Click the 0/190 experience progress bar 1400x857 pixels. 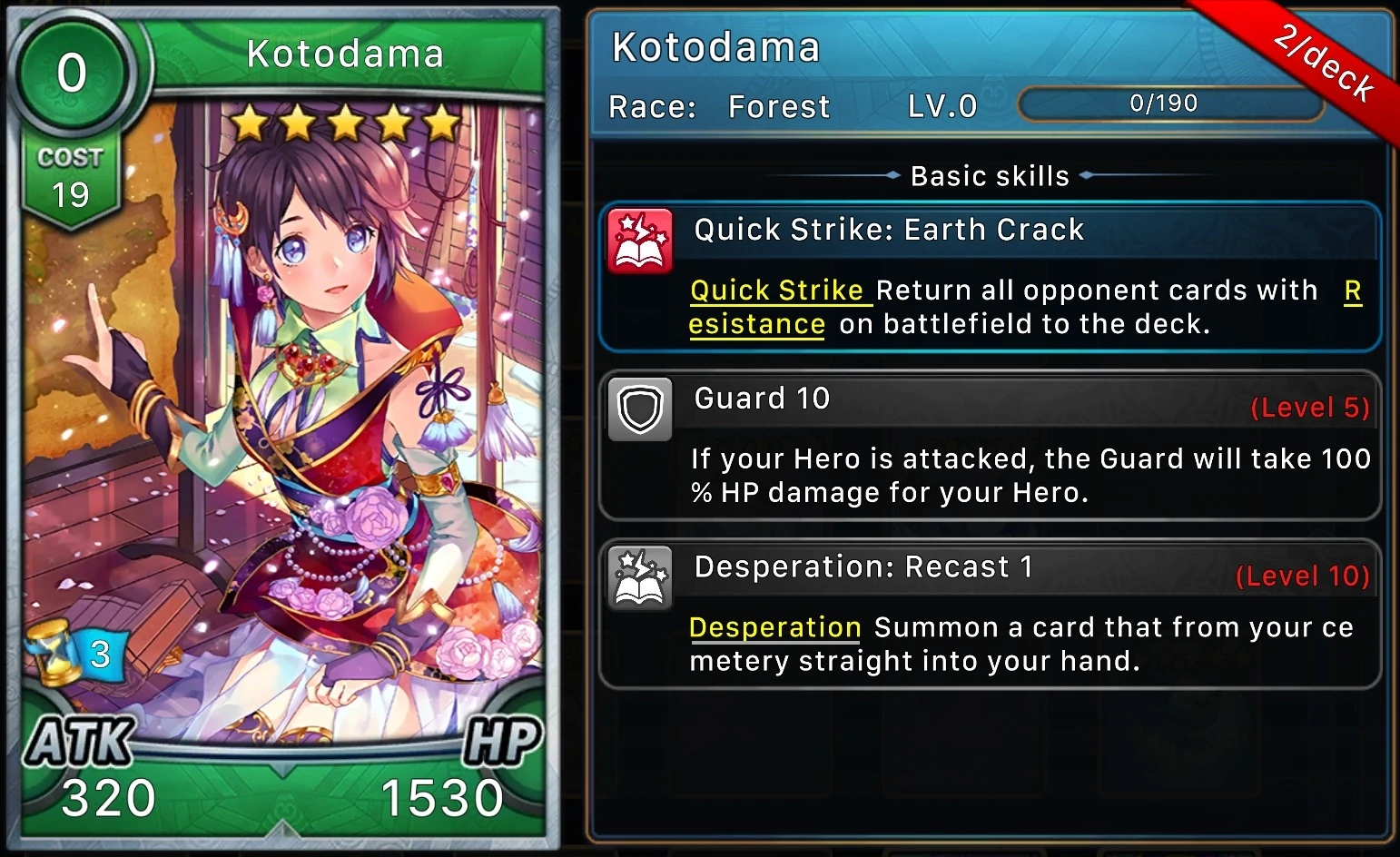(1170, 103)
